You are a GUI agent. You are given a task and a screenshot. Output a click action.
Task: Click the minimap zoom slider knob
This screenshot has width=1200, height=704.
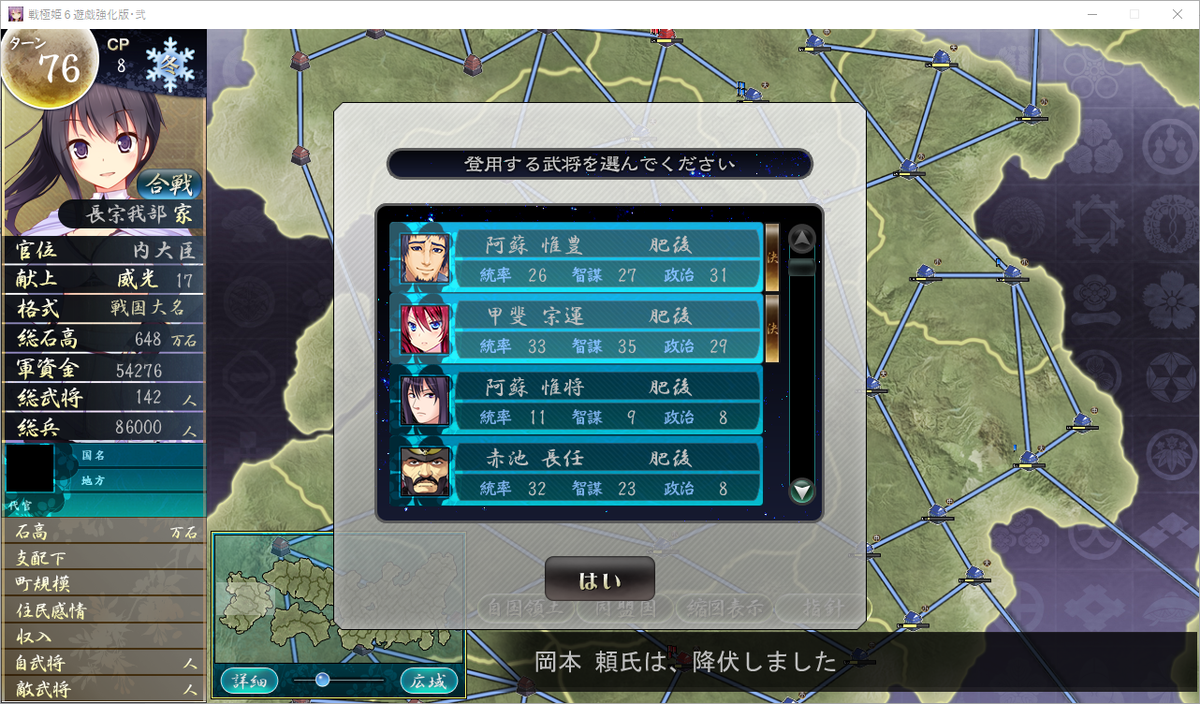(322, 680)
